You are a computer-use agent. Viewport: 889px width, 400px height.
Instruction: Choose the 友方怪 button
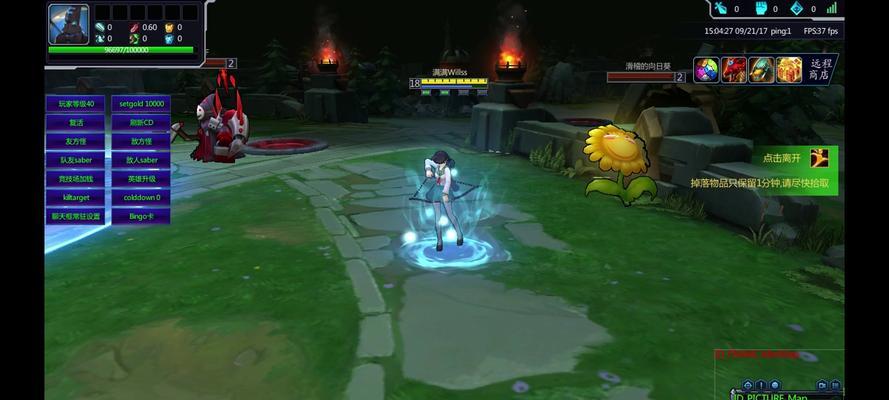point(76,141)
